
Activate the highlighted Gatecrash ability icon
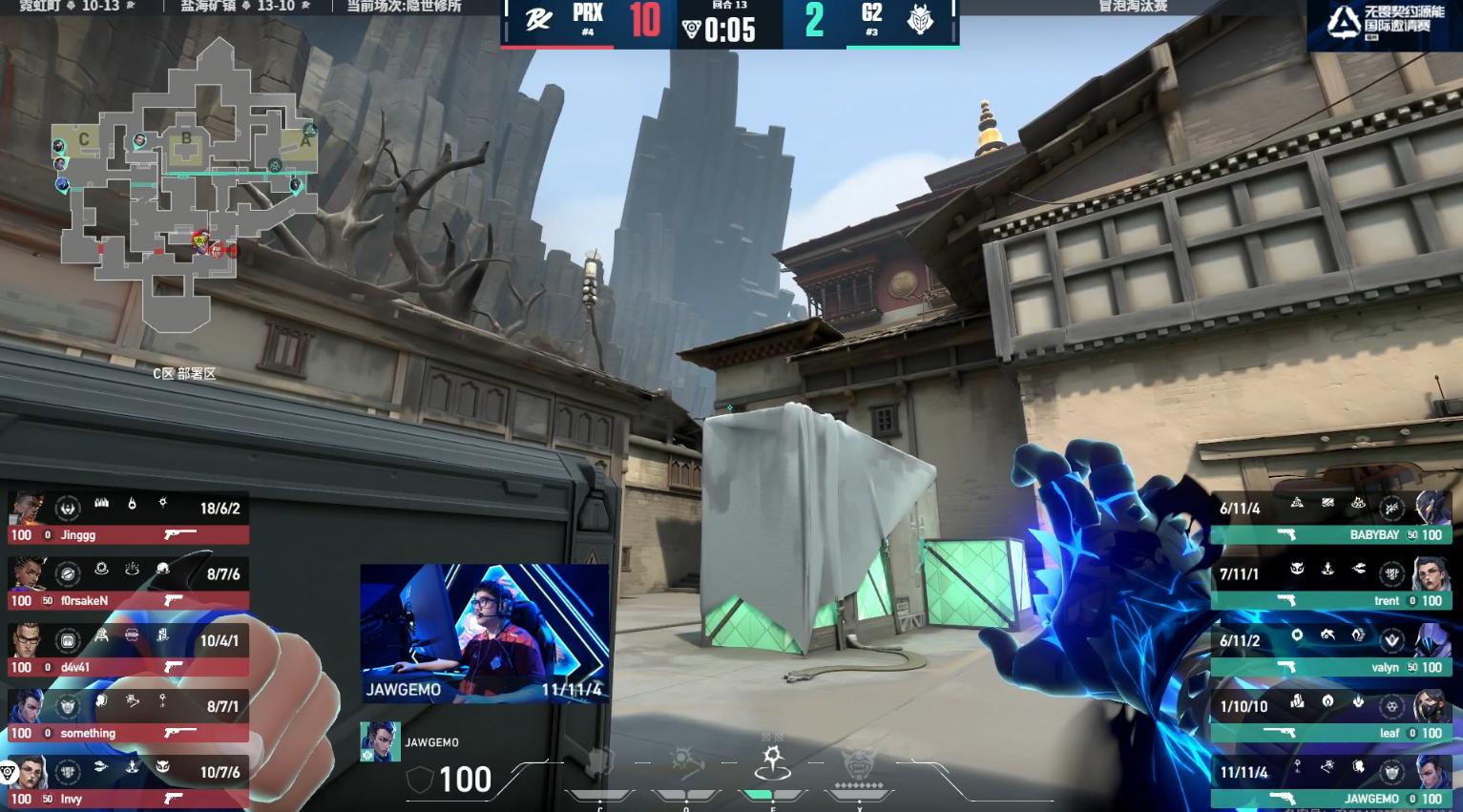click(772, 762)
